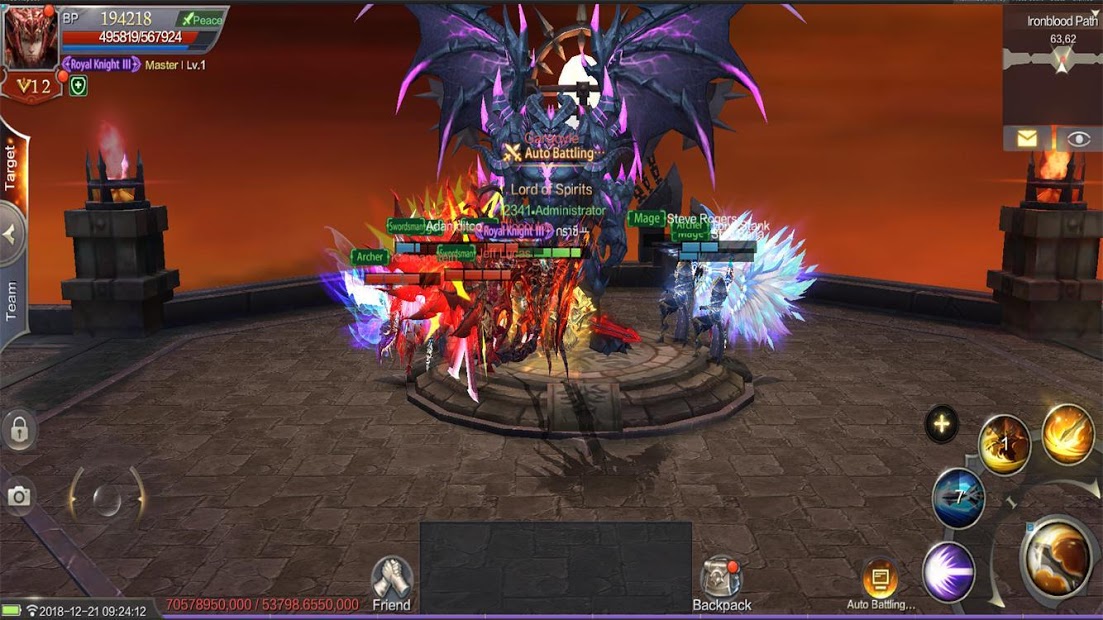Image resolution: width=1103 pixels, height=620 pixels.
Task: Use the blue ice skill on cooldown
Action: 958,497
